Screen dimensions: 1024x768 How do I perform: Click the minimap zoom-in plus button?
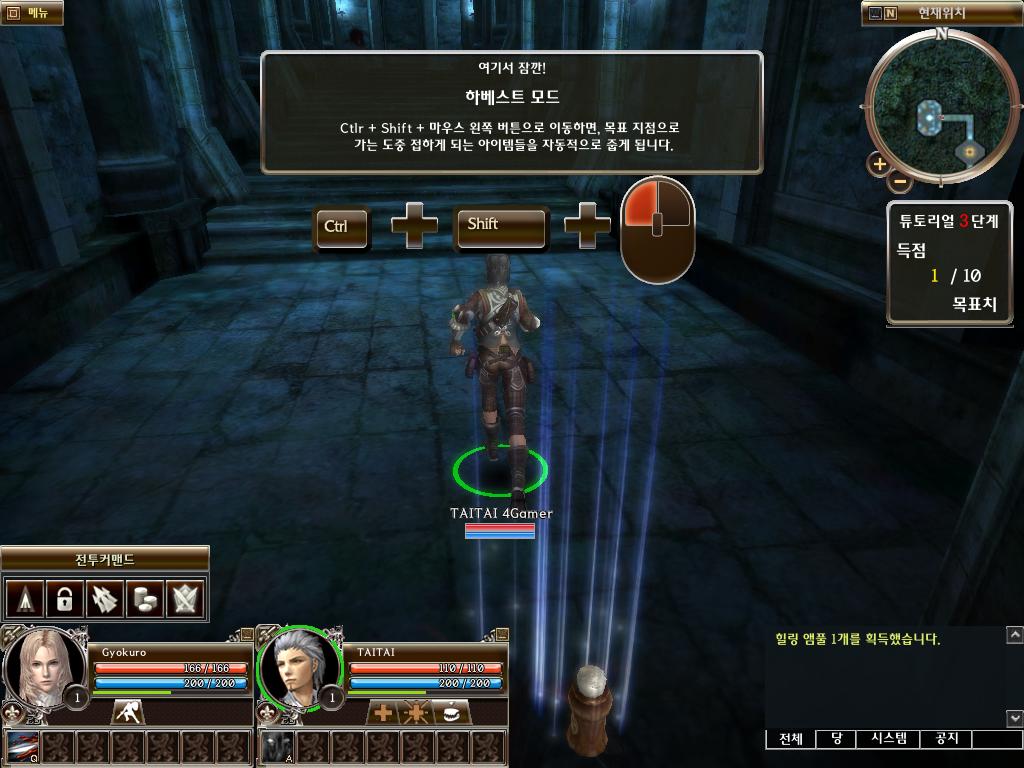(x=879, y=164)
